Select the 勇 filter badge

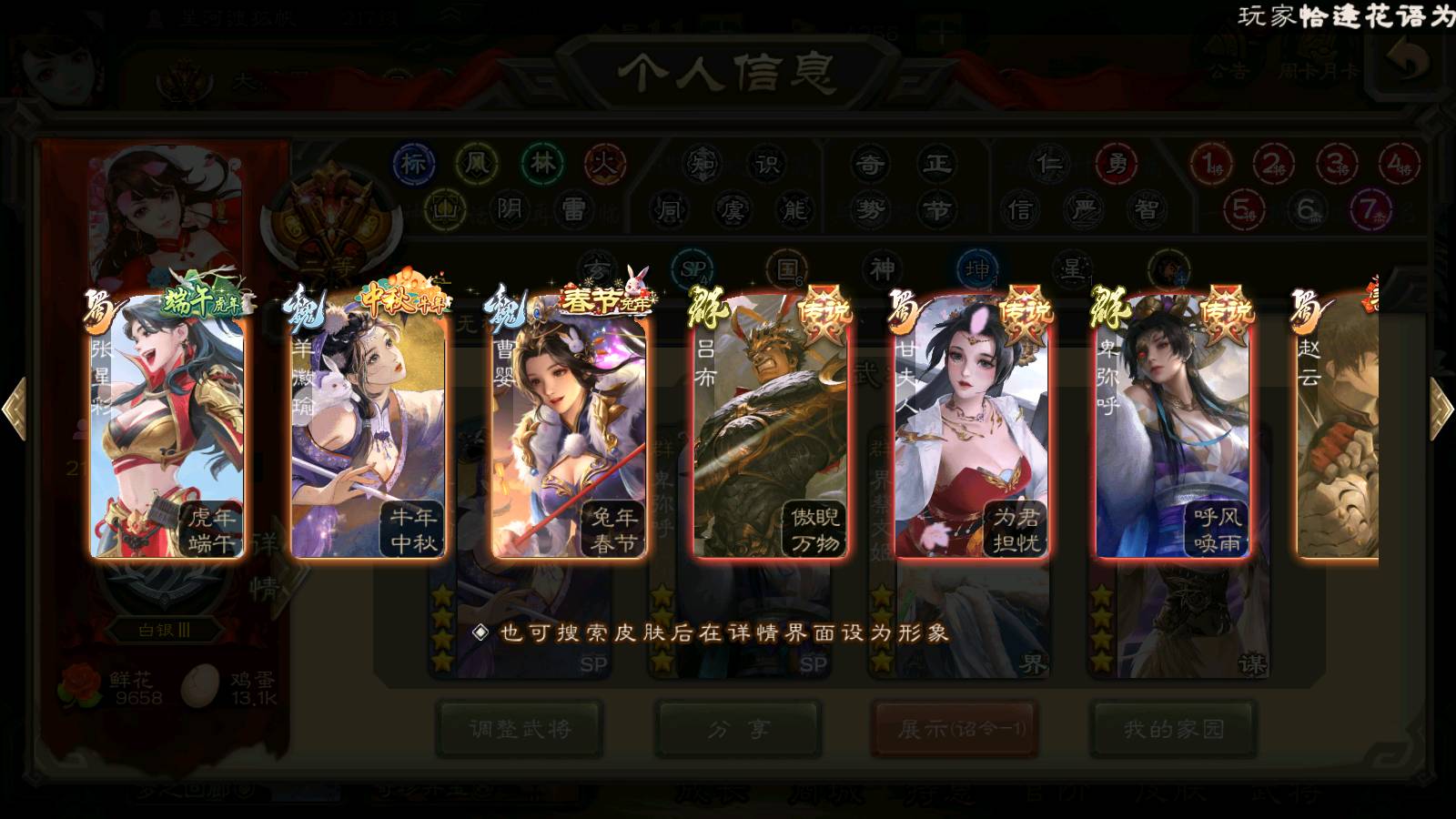tap(1117, 164)
